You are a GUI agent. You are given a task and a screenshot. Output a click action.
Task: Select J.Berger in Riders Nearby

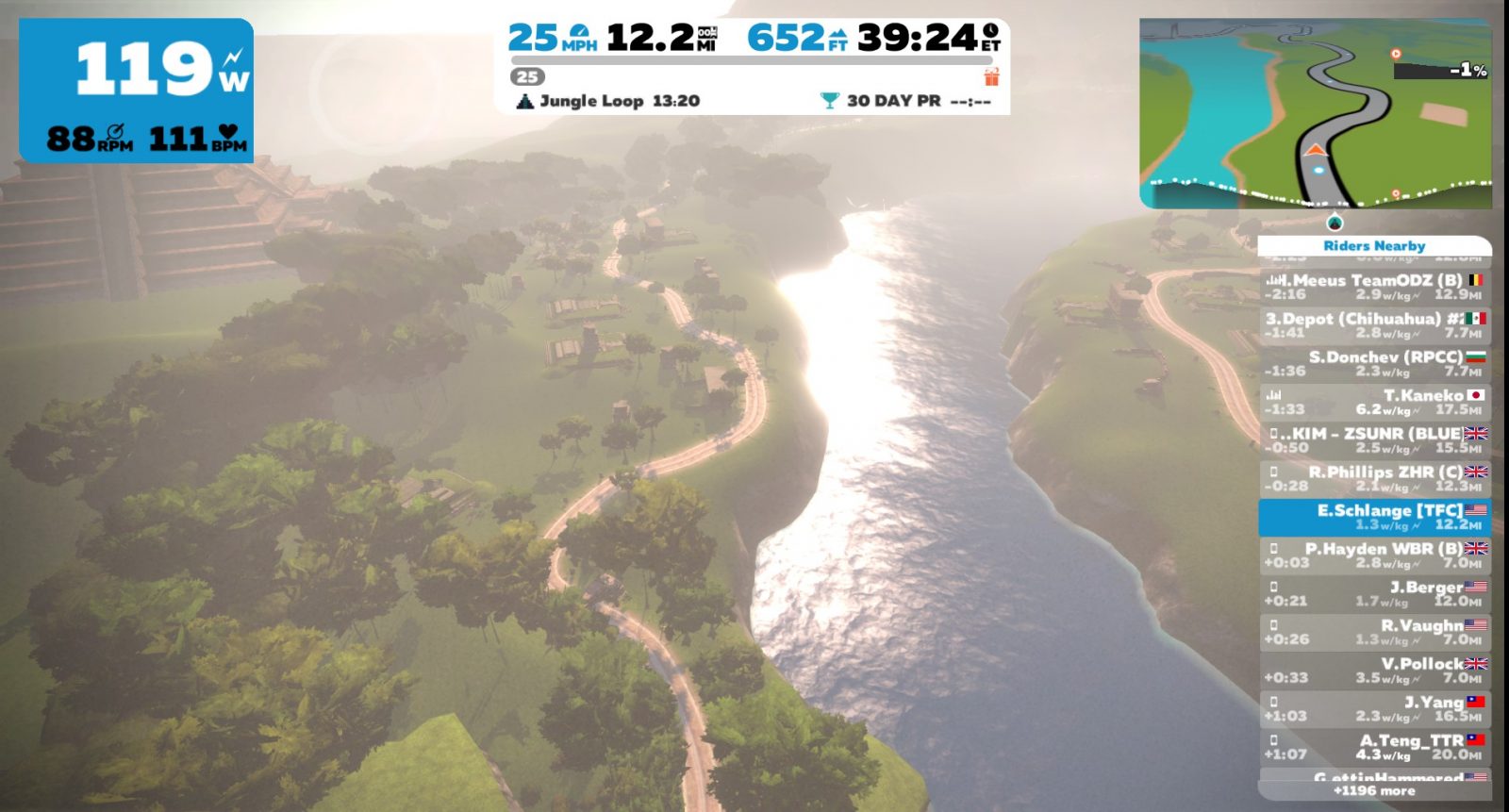coord(1374,593)
